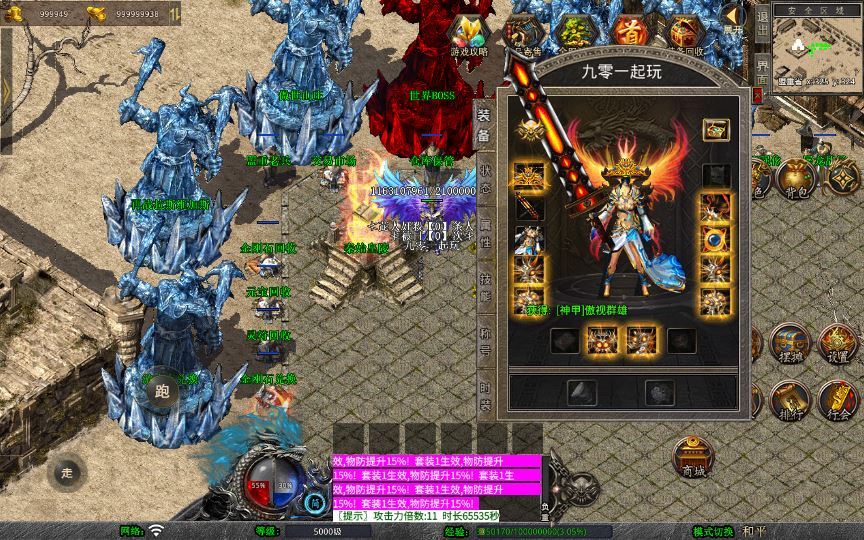Open the 技能 skills tab
Screen dimensions: 864x540
point(485,285)
